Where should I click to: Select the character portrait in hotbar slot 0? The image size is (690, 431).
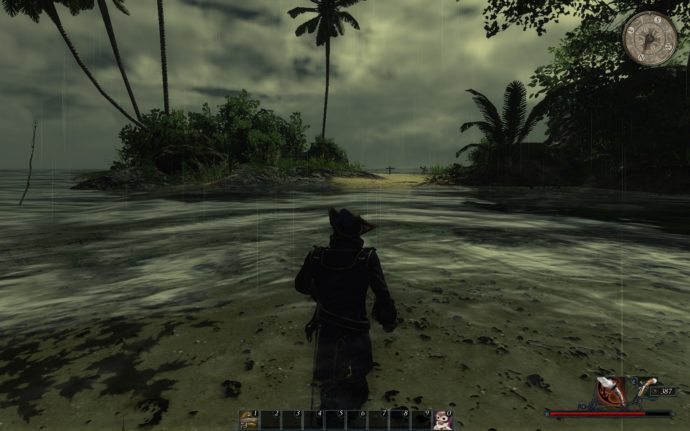click(443, 421)
